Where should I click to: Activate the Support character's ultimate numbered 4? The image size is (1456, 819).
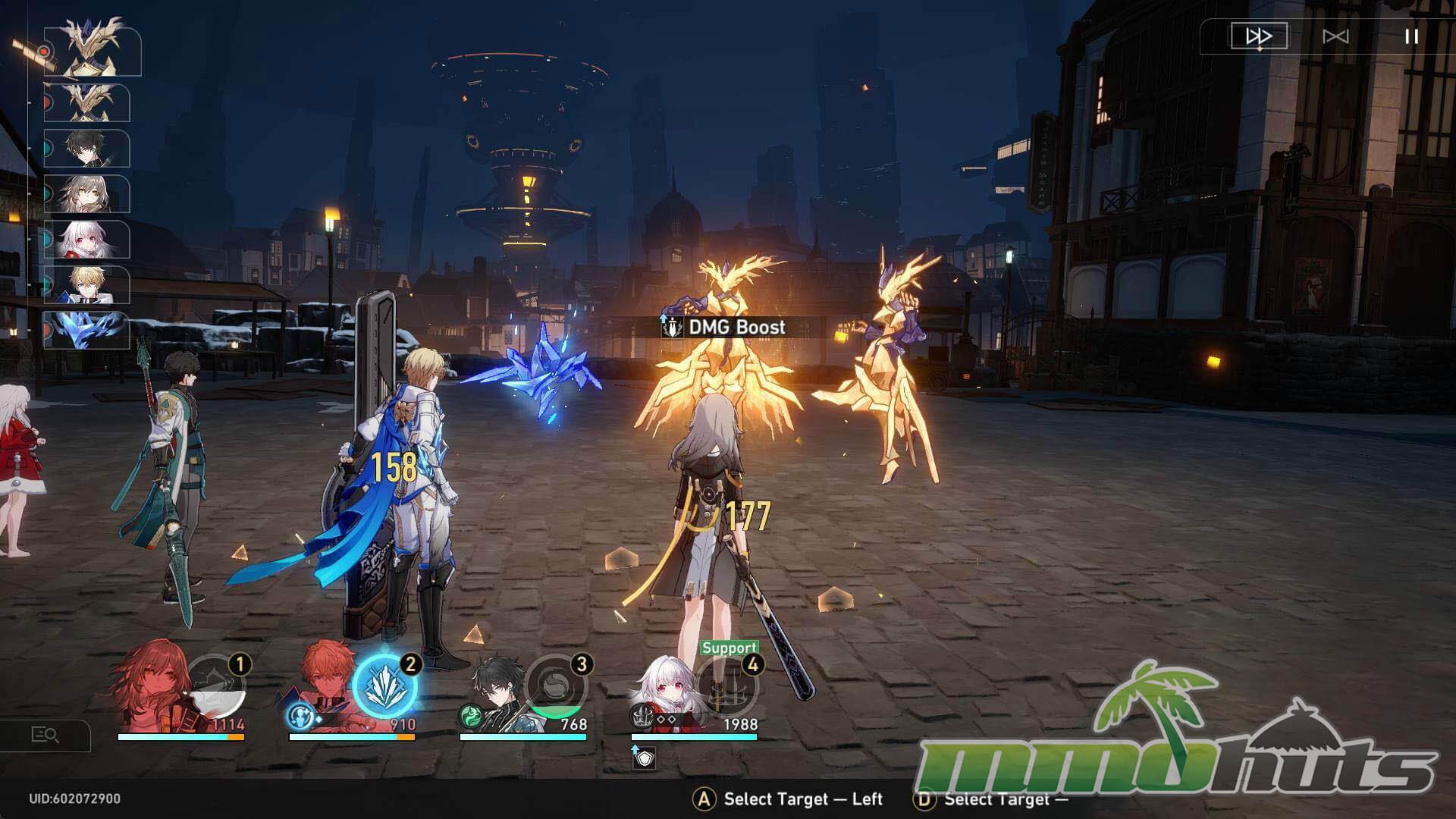728,687
